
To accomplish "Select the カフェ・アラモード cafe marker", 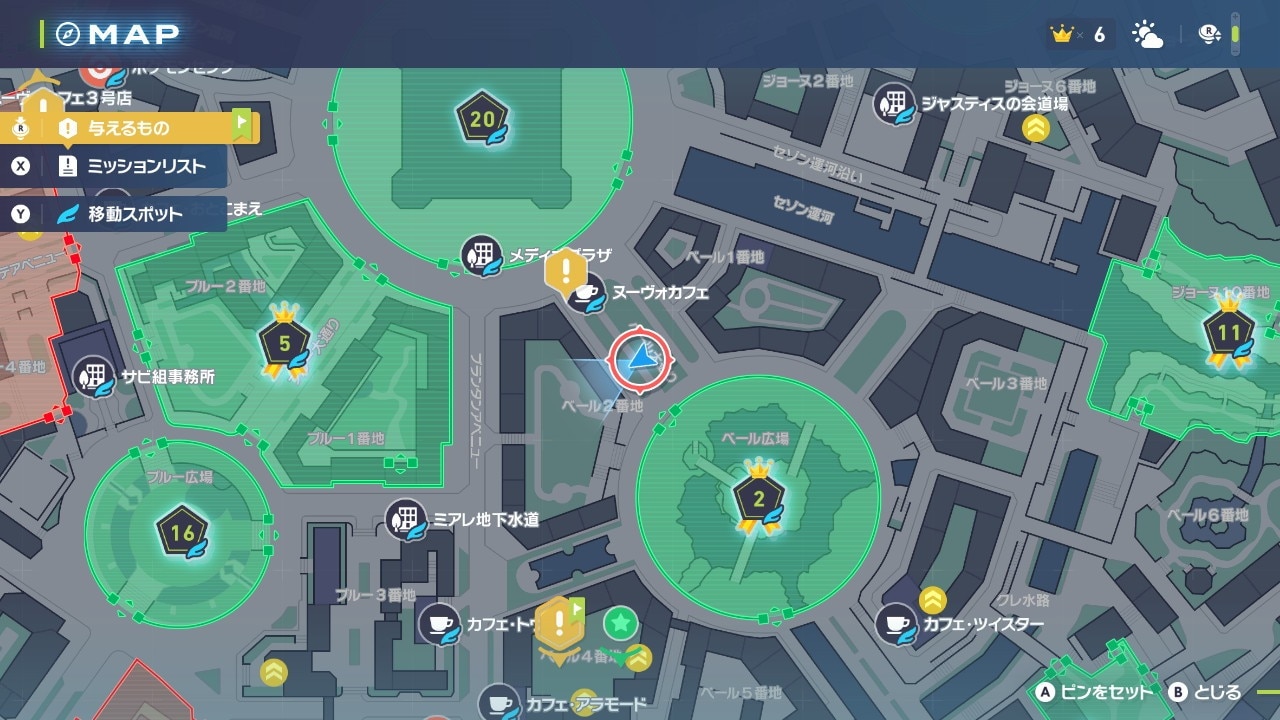I will (499, 704).
